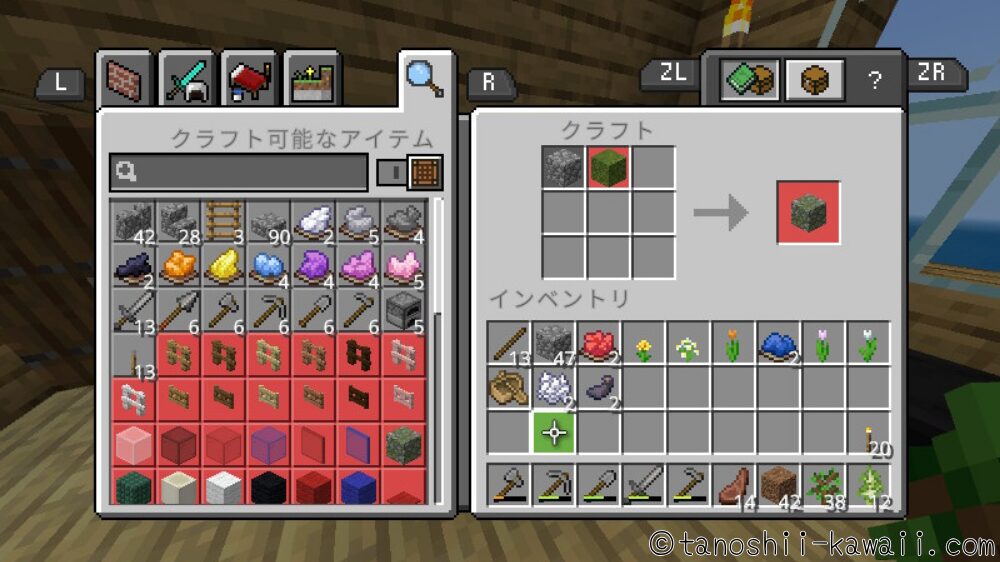Viewport: 1000px width, 562px height.
Task: Pick the orange dye recipe
Action: point(179,266)
